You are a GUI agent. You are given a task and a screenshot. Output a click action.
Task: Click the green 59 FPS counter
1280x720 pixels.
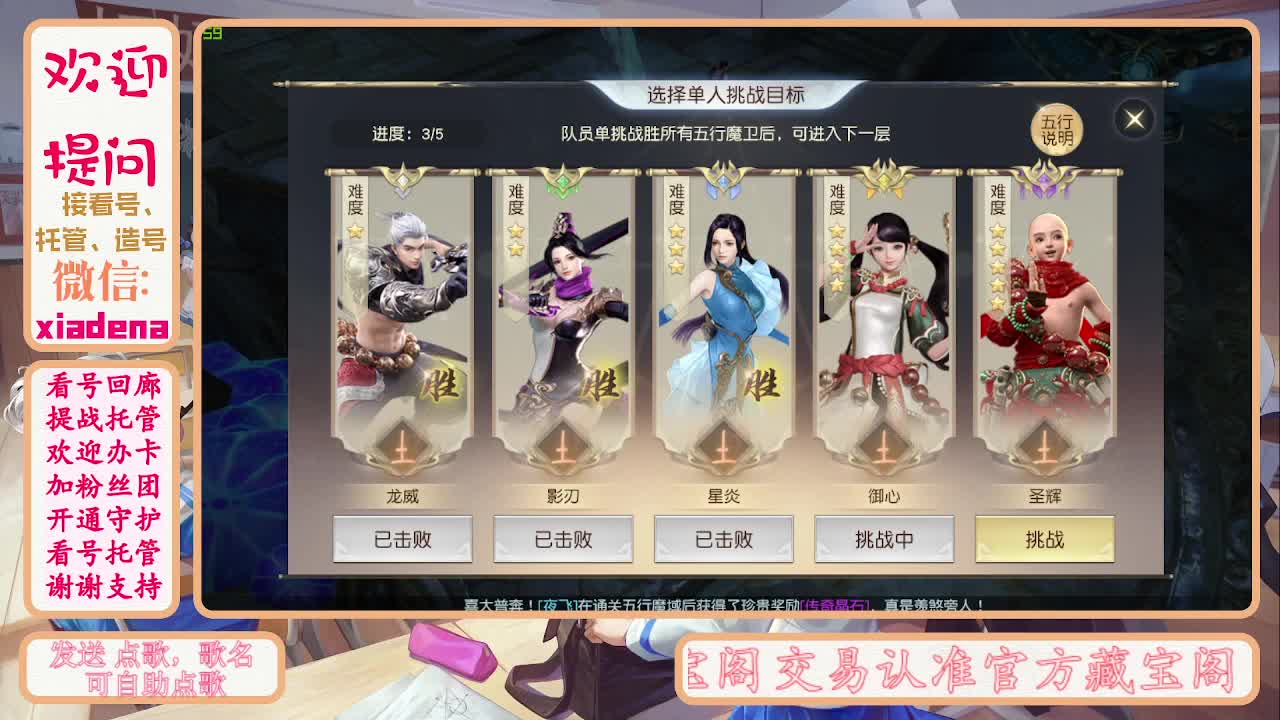click(x=213, y=32)
